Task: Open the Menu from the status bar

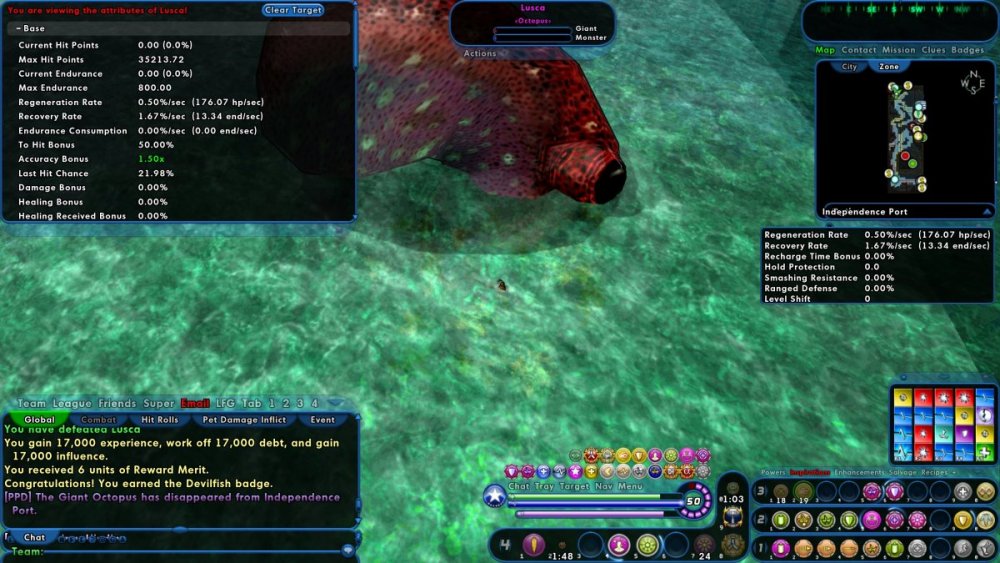Action: point(630,487)
